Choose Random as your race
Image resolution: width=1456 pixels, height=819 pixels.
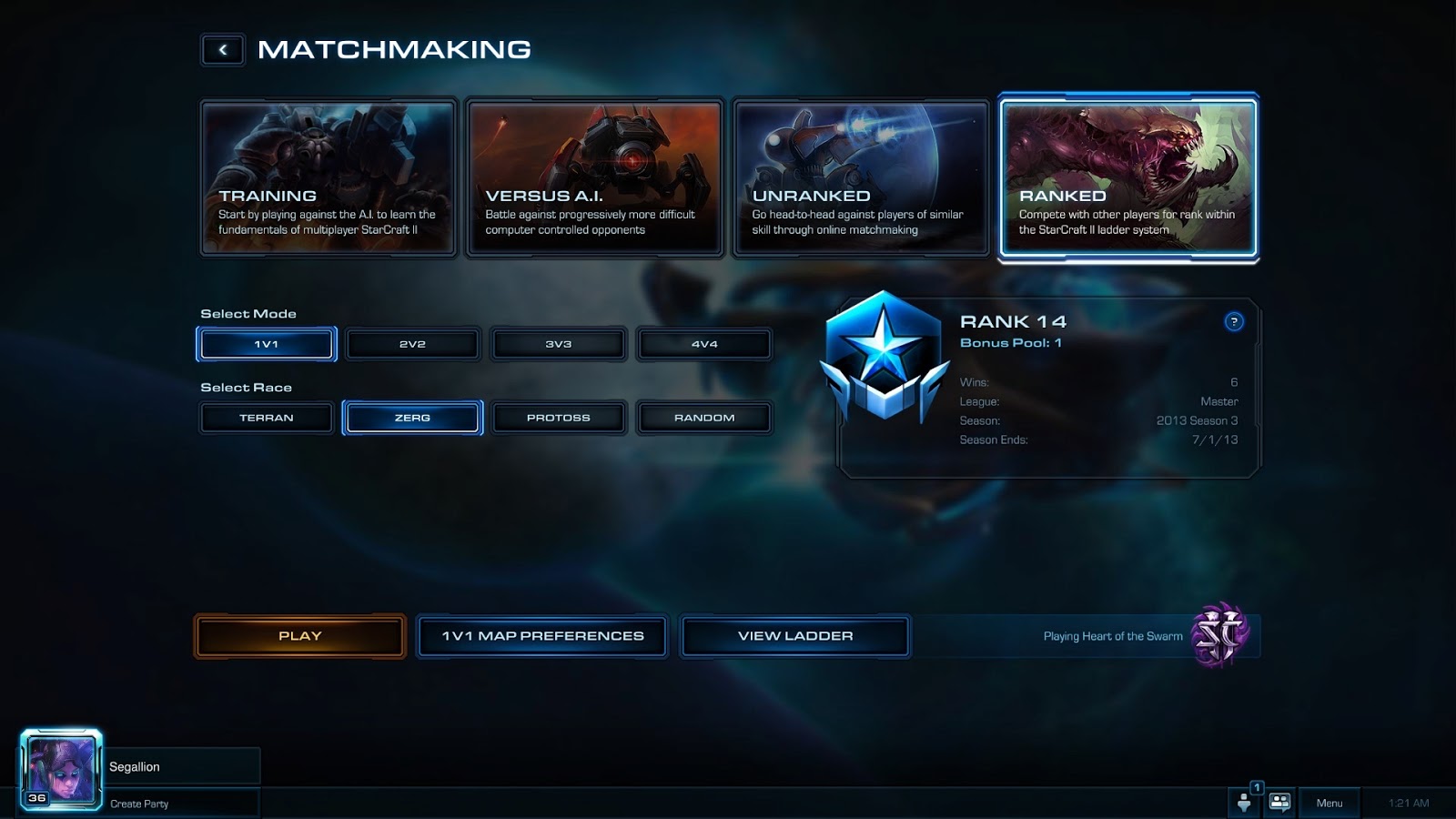703,418
